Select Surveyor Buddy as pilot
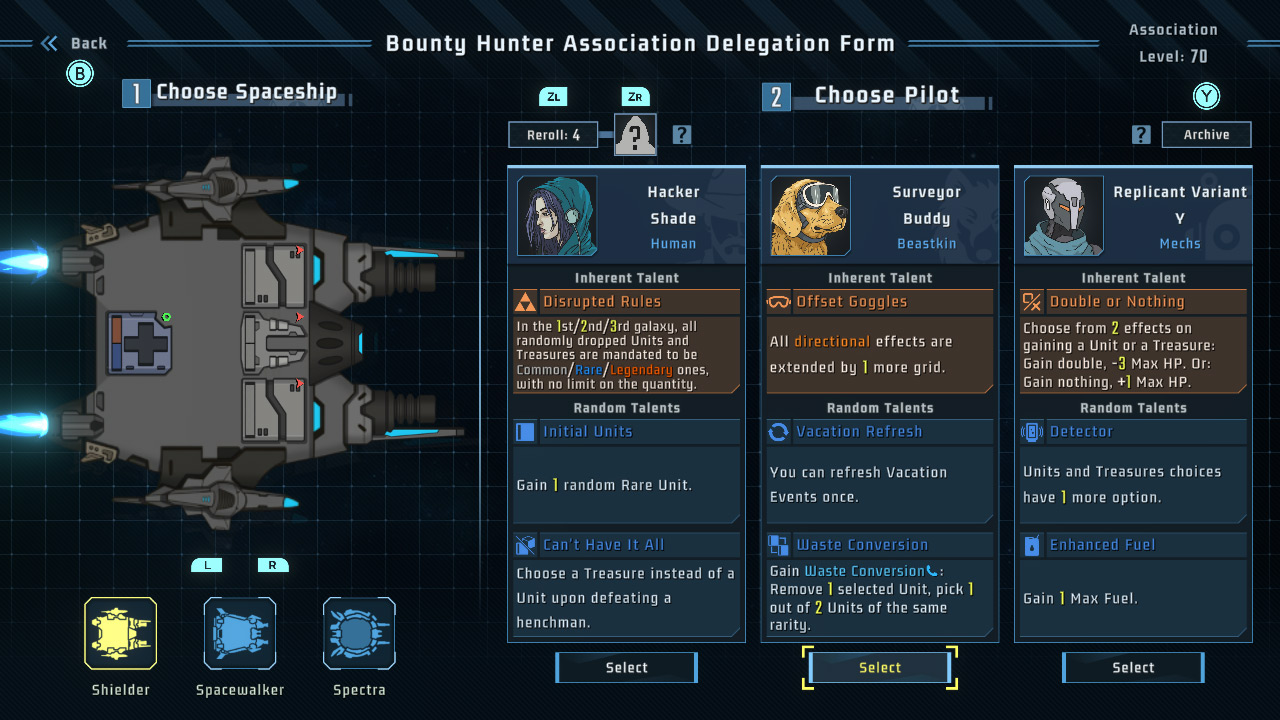 tap(880, 667)
